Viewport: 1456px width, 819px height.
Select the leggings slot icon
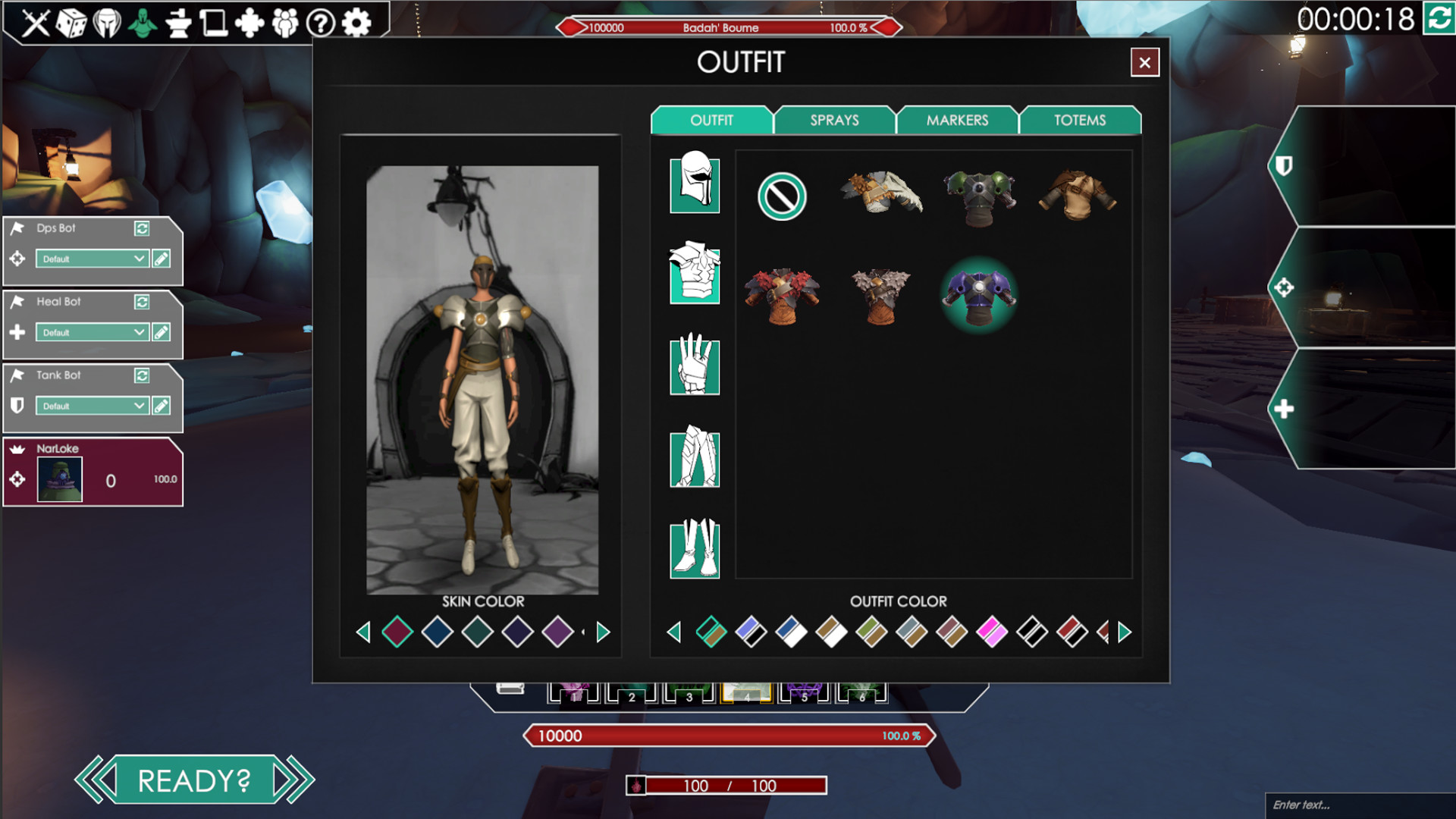[694, 457]
